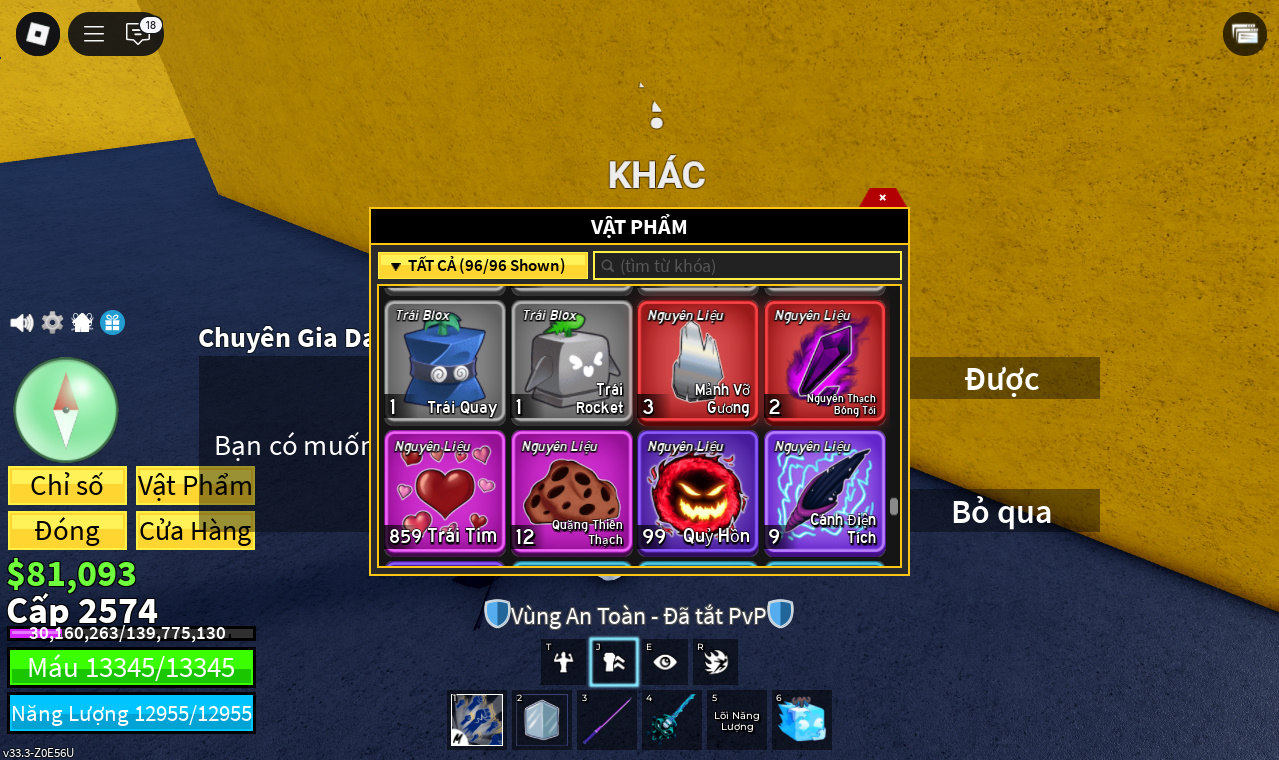Open the Tất Cả item filter dropdown

pos(483,266)
